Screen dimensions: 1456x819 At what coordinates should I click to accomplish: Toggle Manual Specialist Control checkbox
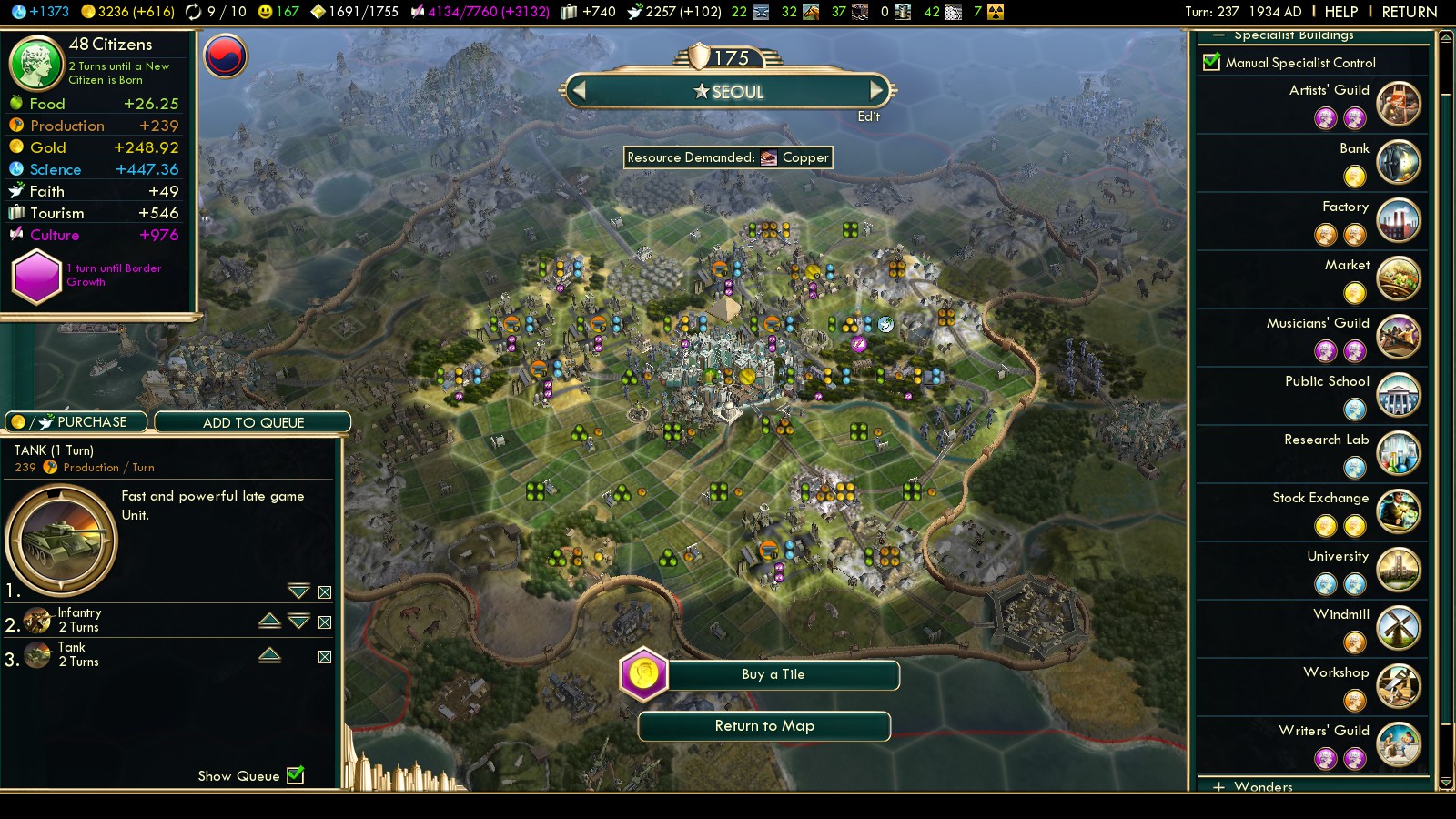[x=1211, y=62]
